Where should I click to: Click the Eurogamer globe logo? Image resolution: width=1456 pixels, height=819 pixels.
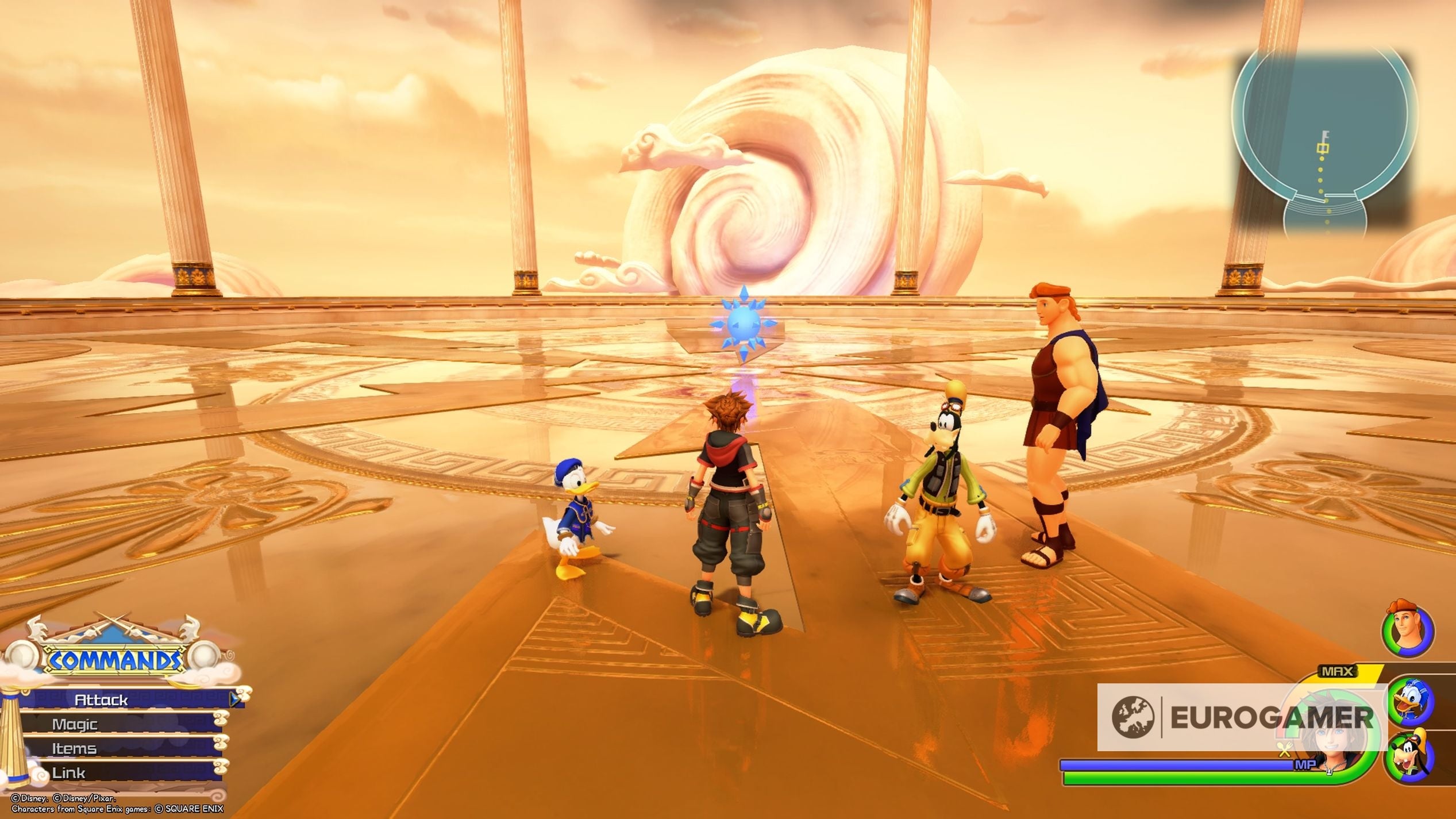[1133, 716]
